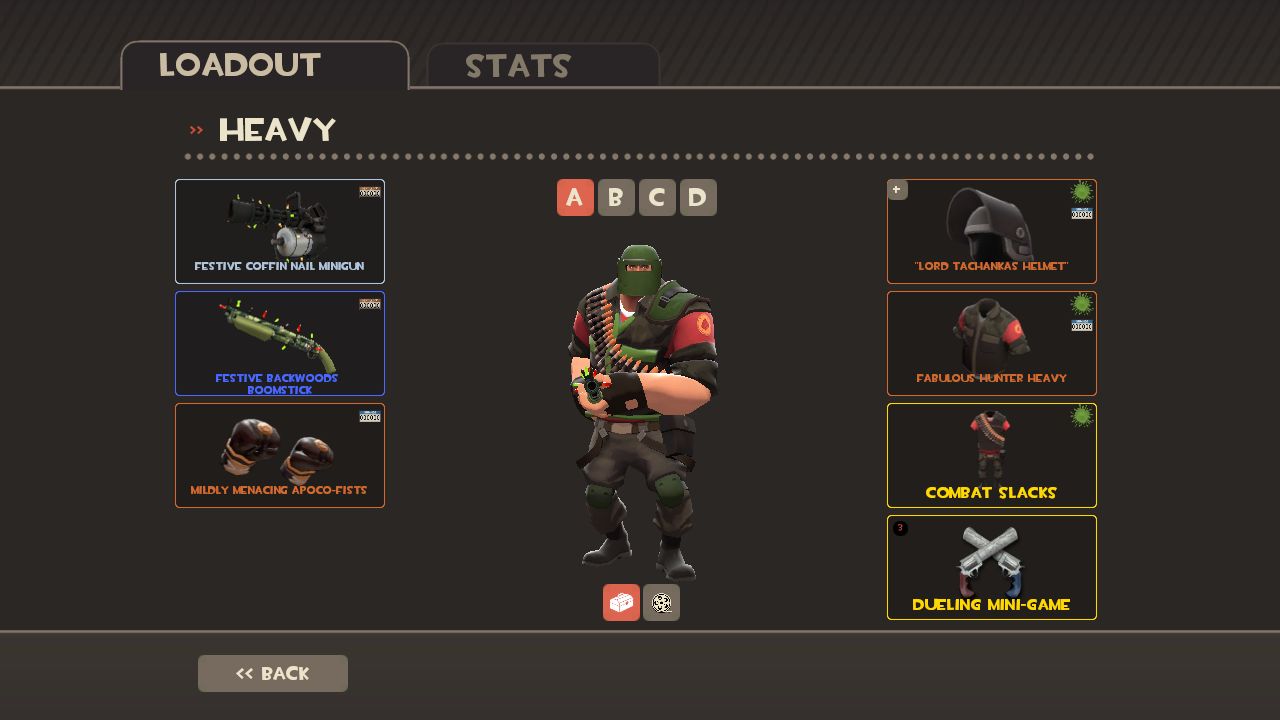Select loadout preset B
This screenshot has height=720, width=1280.
click(x=616, y=197)
